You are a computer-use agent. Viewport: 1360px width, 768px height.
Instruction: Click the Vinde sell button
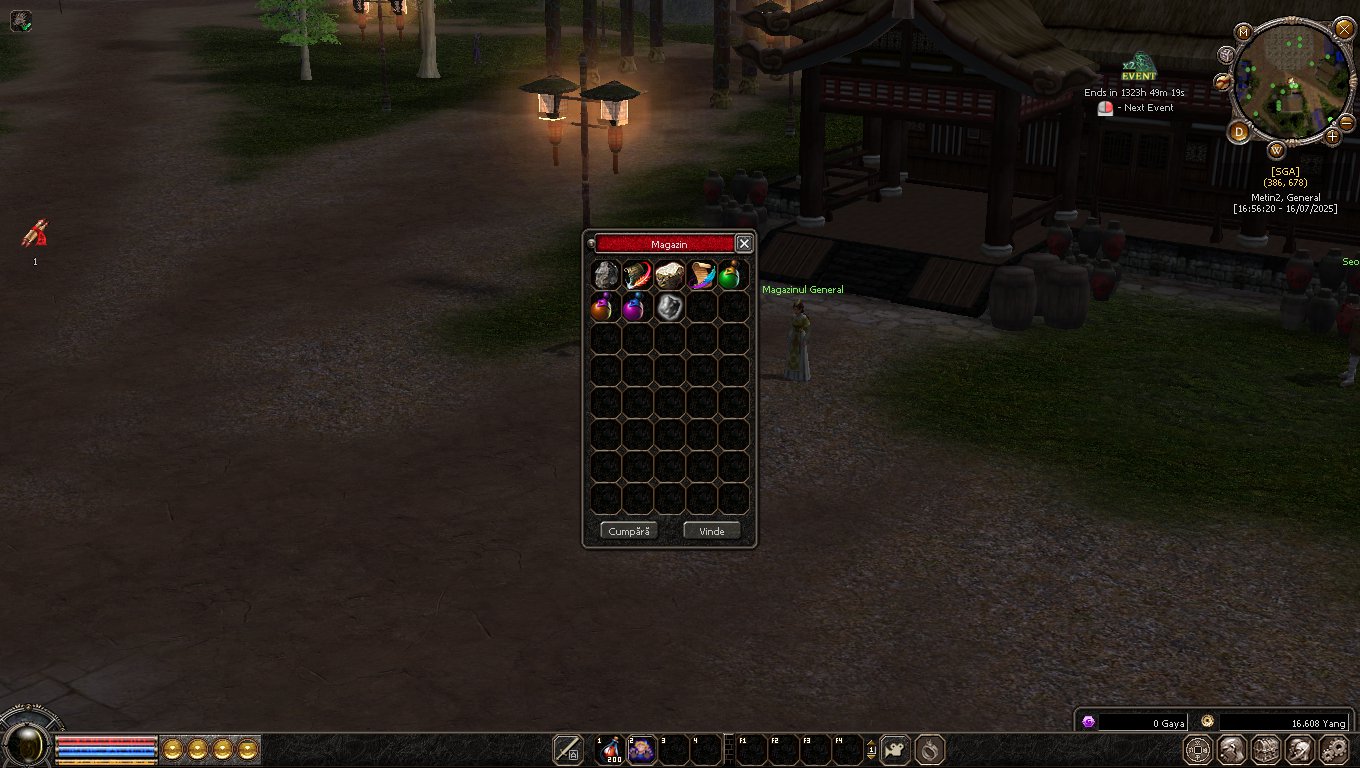pyautogui.click(x=711, y=531)
